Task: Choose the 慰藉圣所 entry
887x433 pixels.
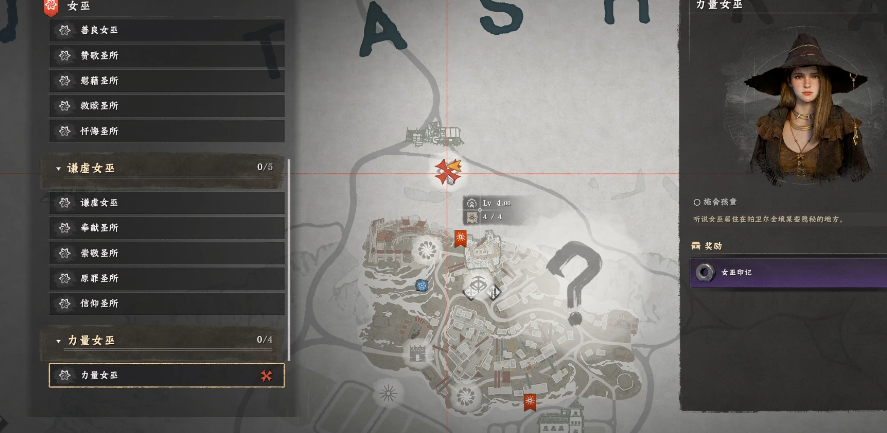Action: [166, 81]
